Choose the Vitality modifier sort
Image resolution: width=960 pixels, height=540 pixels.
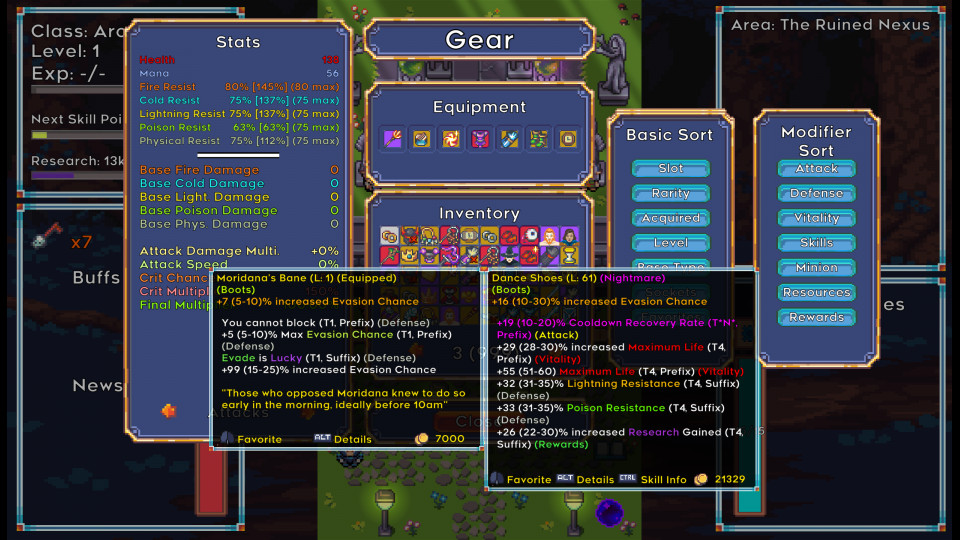[816, 218]
